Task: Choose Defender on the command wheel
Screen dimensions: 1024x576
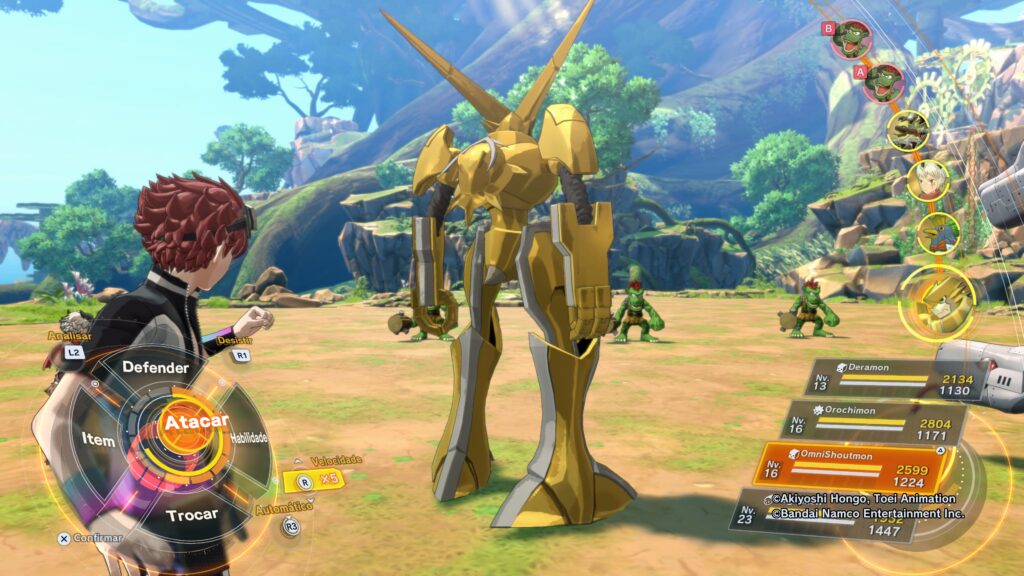Action: 155,367
